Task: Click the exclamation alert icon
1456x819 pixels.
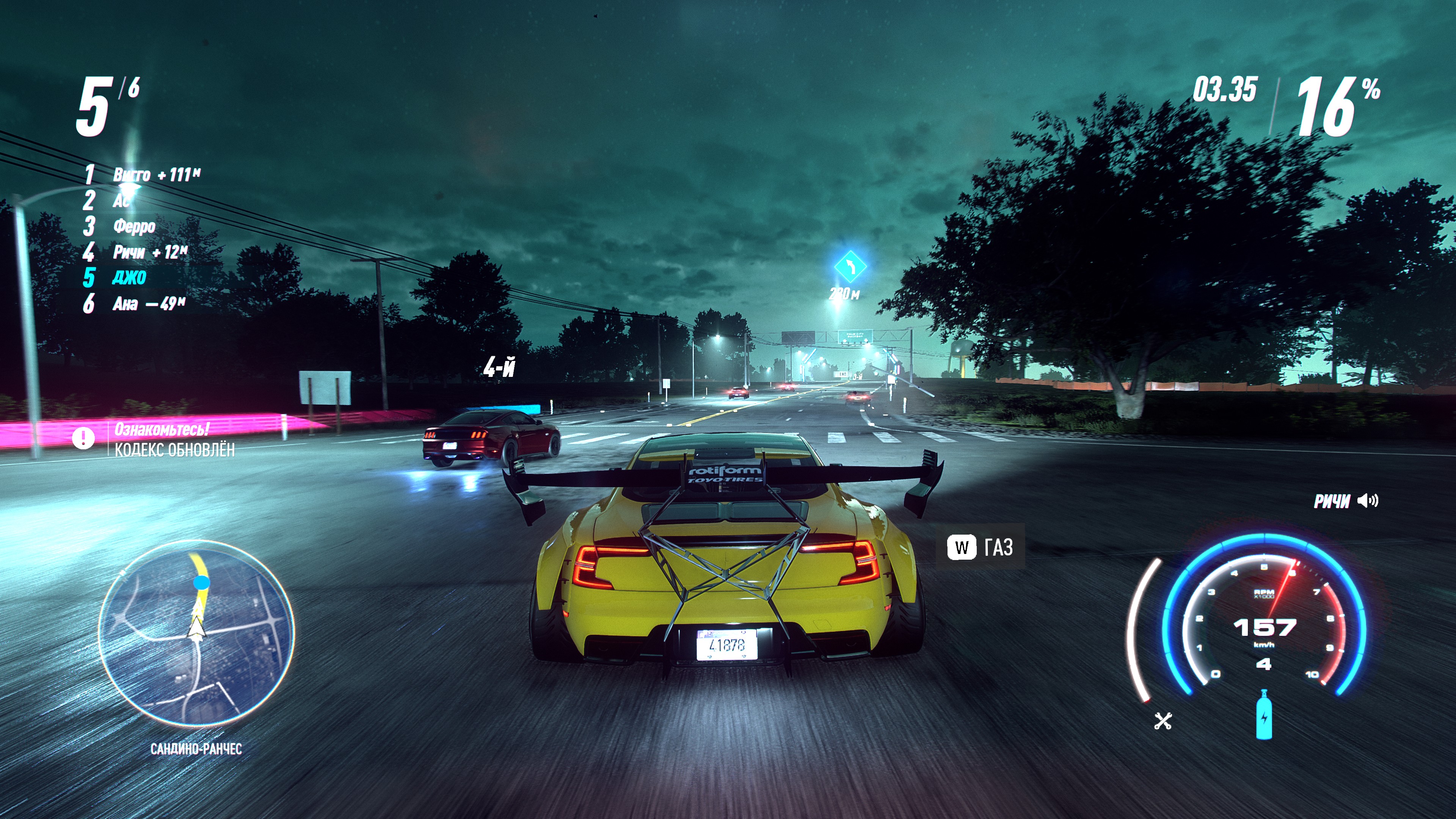Action: coord(83,438)
